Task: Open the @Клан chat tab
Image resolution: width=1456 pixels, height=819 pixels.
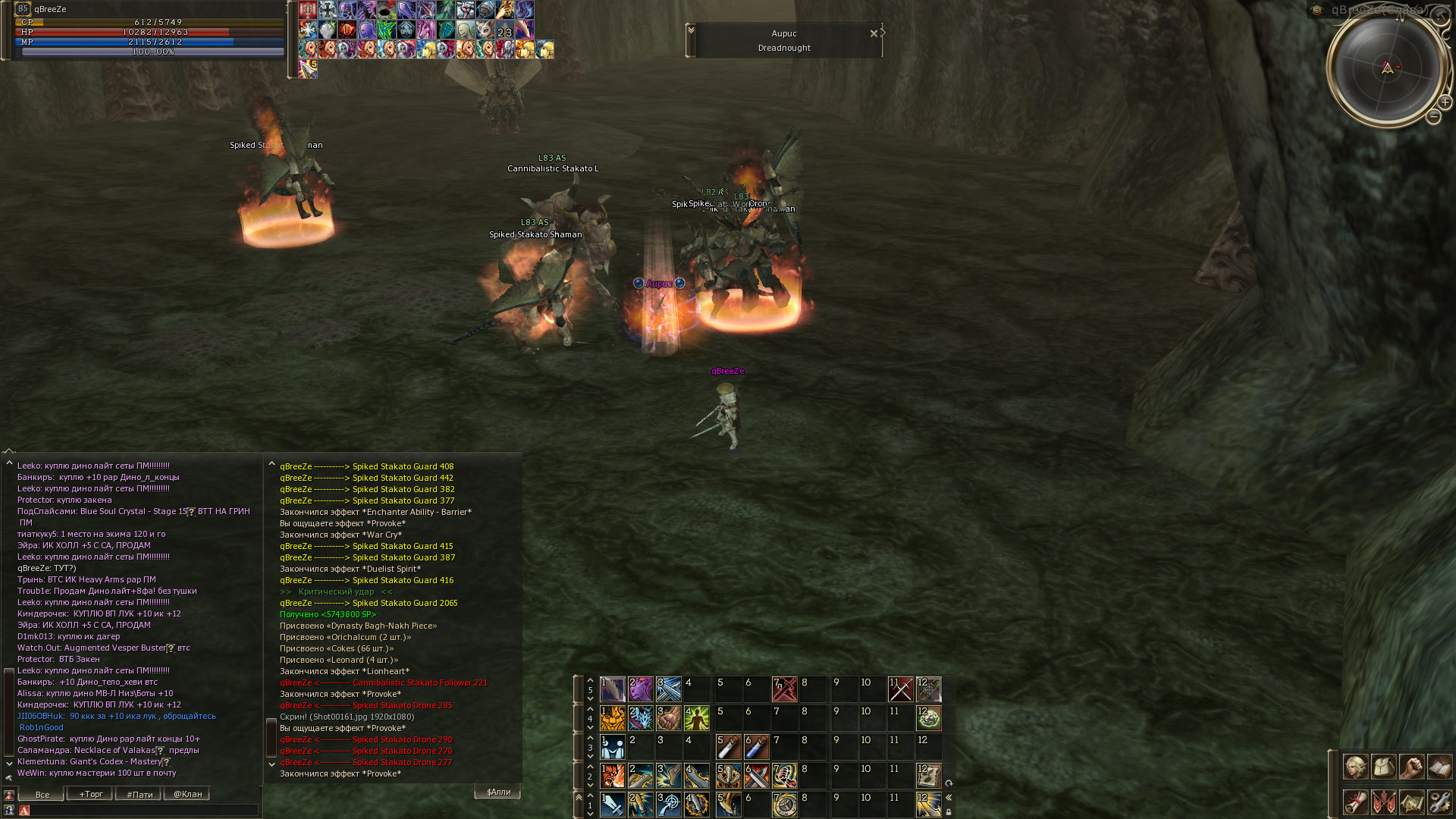Action: point(187,794)
